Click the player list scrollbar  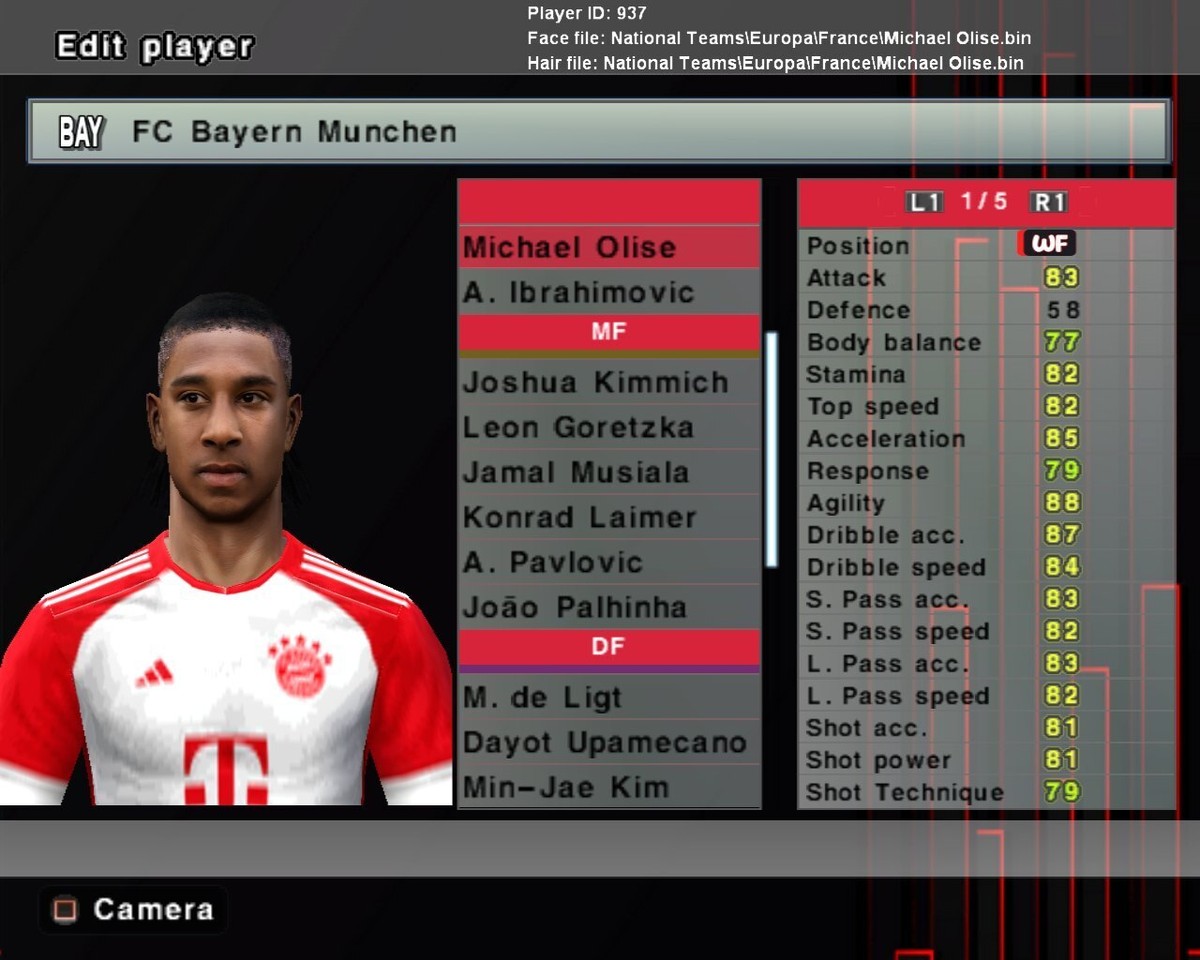pyautogui.click(x=771, y=450)
